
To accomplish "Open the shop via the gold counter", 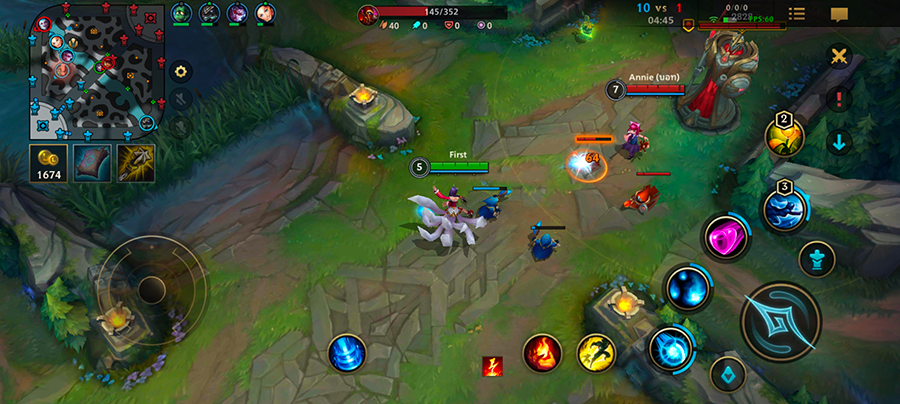I will point(48,163).
